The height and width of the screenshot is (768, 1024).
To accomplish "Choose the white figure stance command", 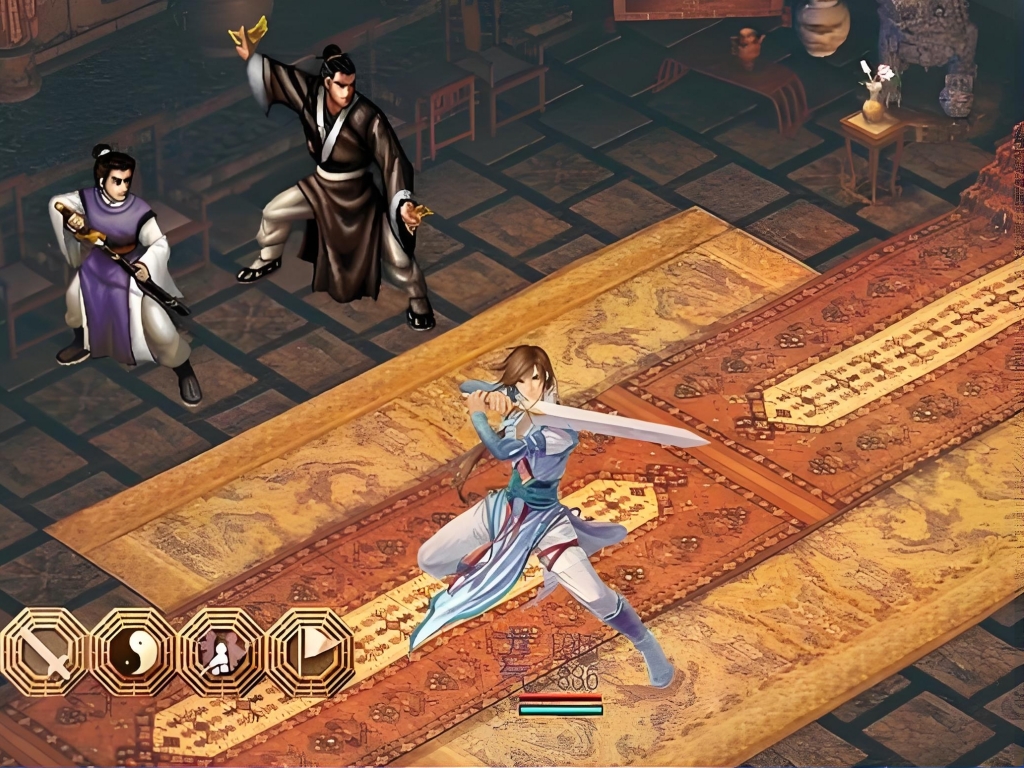I will coord(220,652).
